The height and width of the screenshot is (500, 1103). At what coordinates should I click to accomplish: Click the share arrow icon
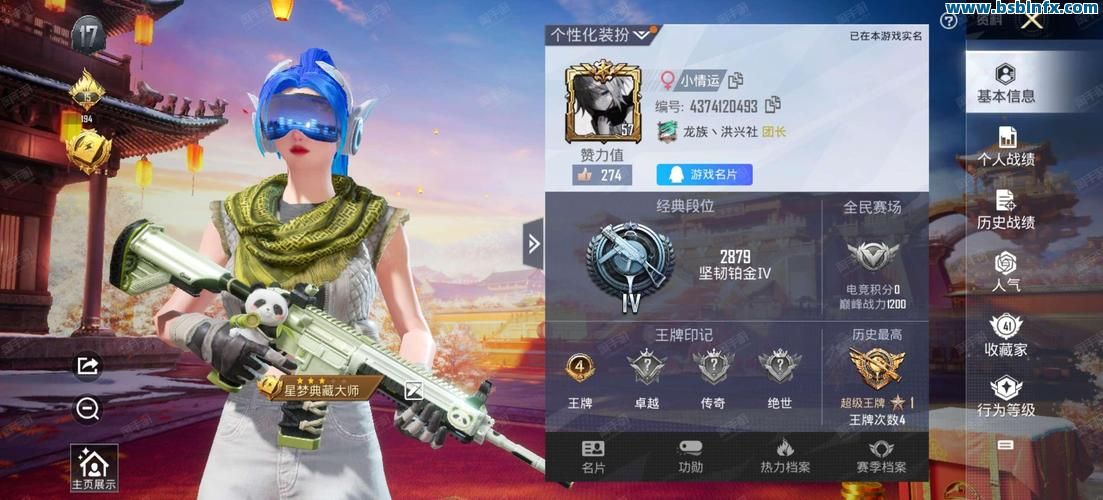(x=88, y=366)
